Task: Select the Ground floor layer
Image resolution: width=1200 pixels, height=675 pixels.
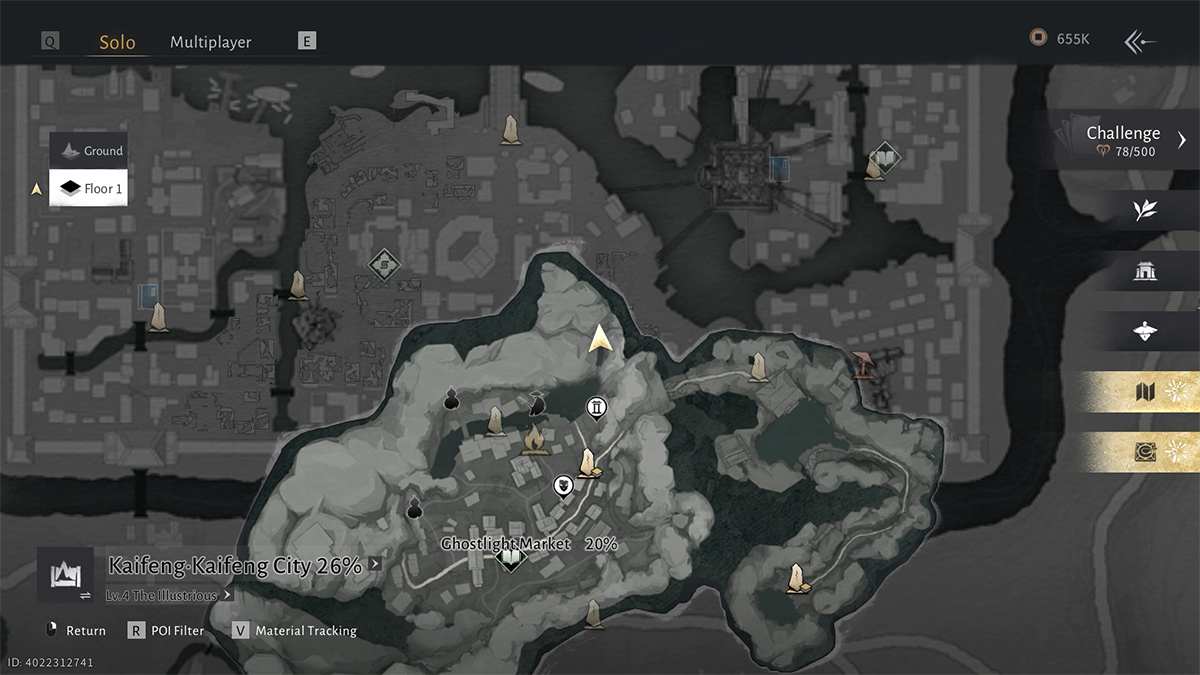Action: pyautogui.click(x=89, y=151)
